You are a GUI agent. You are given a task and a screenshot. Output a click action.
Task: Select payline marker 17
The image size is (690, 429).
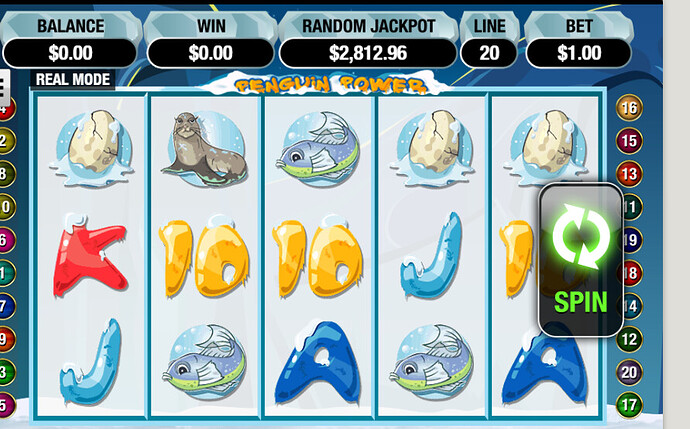[629, 405]
